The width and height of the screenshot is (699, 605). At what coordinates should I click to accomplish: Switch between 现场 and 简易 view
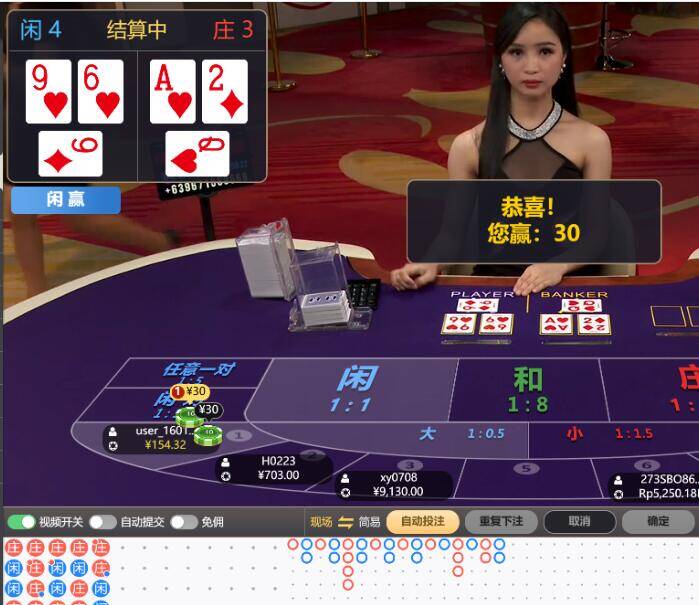[x=346, y=522]
